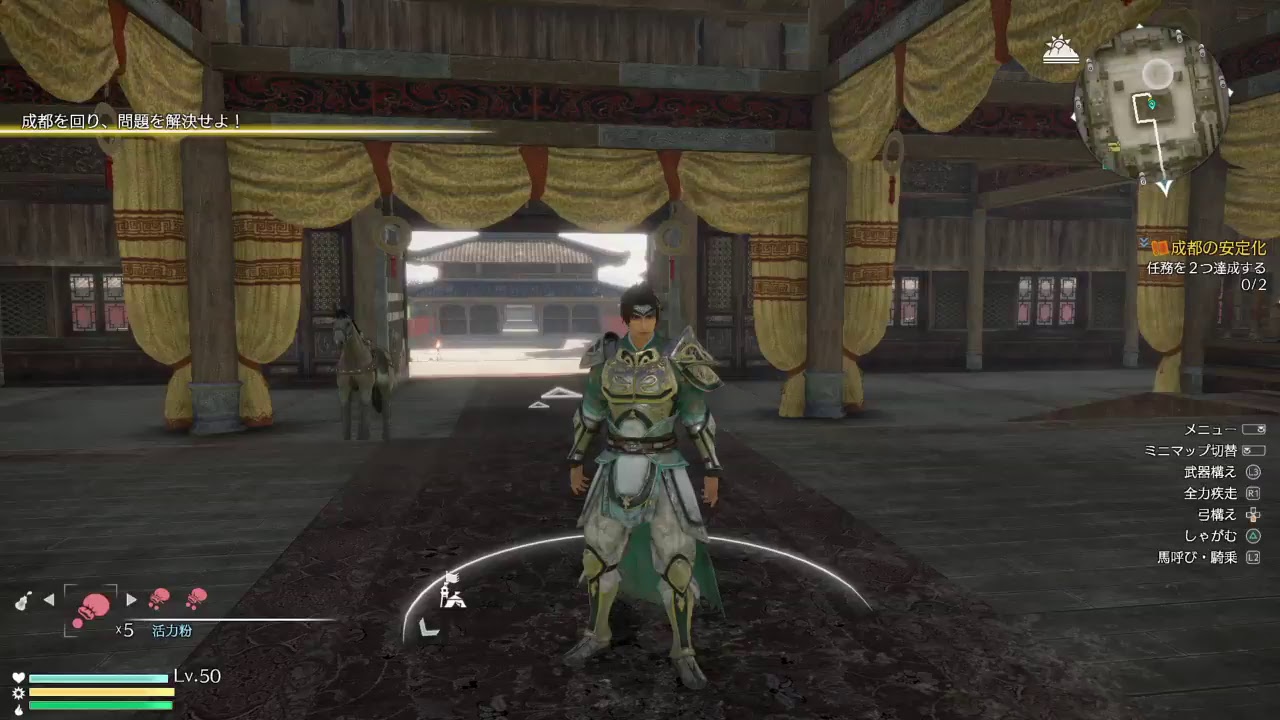1280x720 pixels.
Task: Open the mission banner 成都を回り、問題を解決せよ！
Action: [x=135, y=120]
